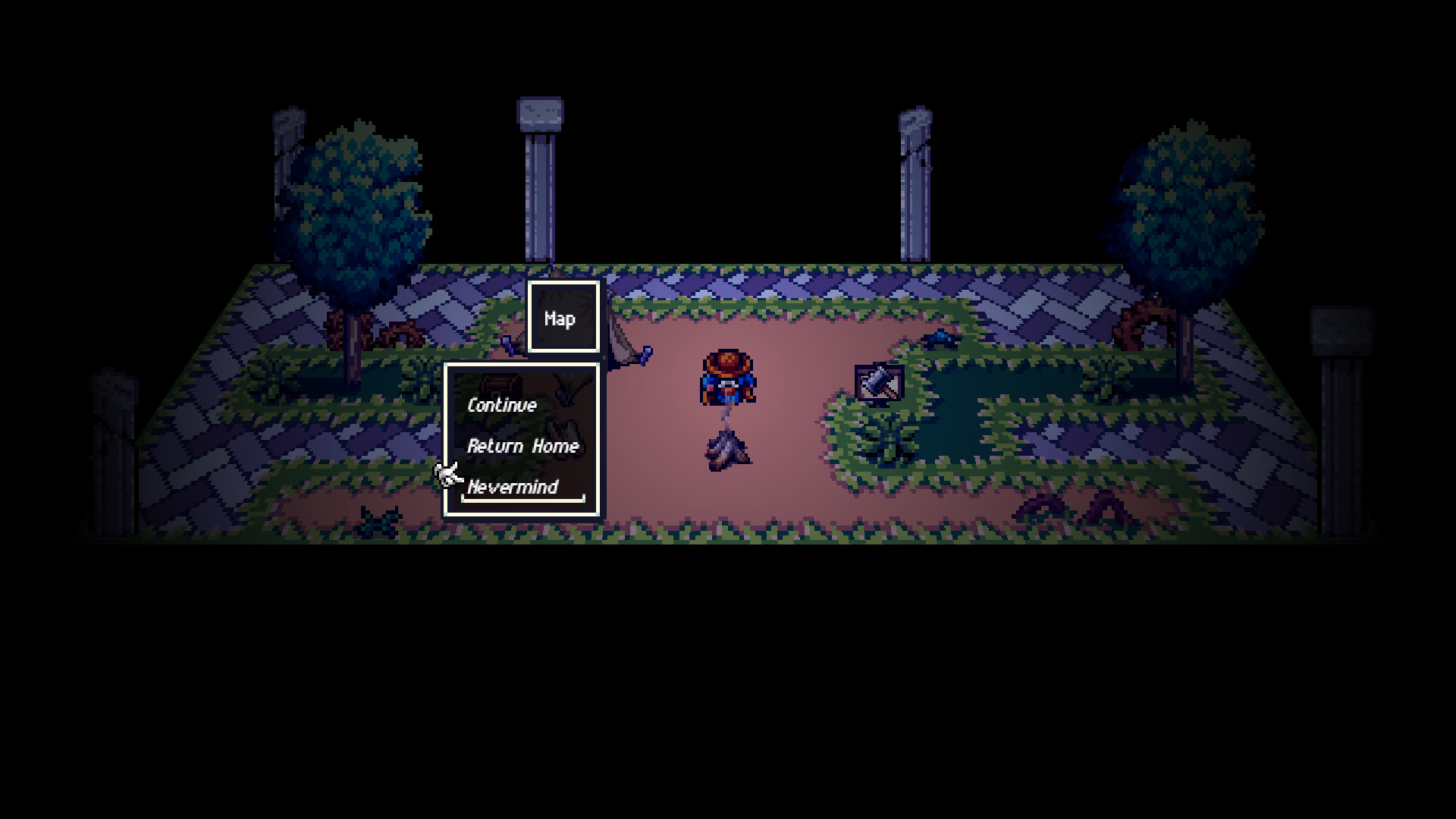Select Continue to resume the adventure
The height and width of the screenshot is (819, 1456).
click(x=502, y=406)
